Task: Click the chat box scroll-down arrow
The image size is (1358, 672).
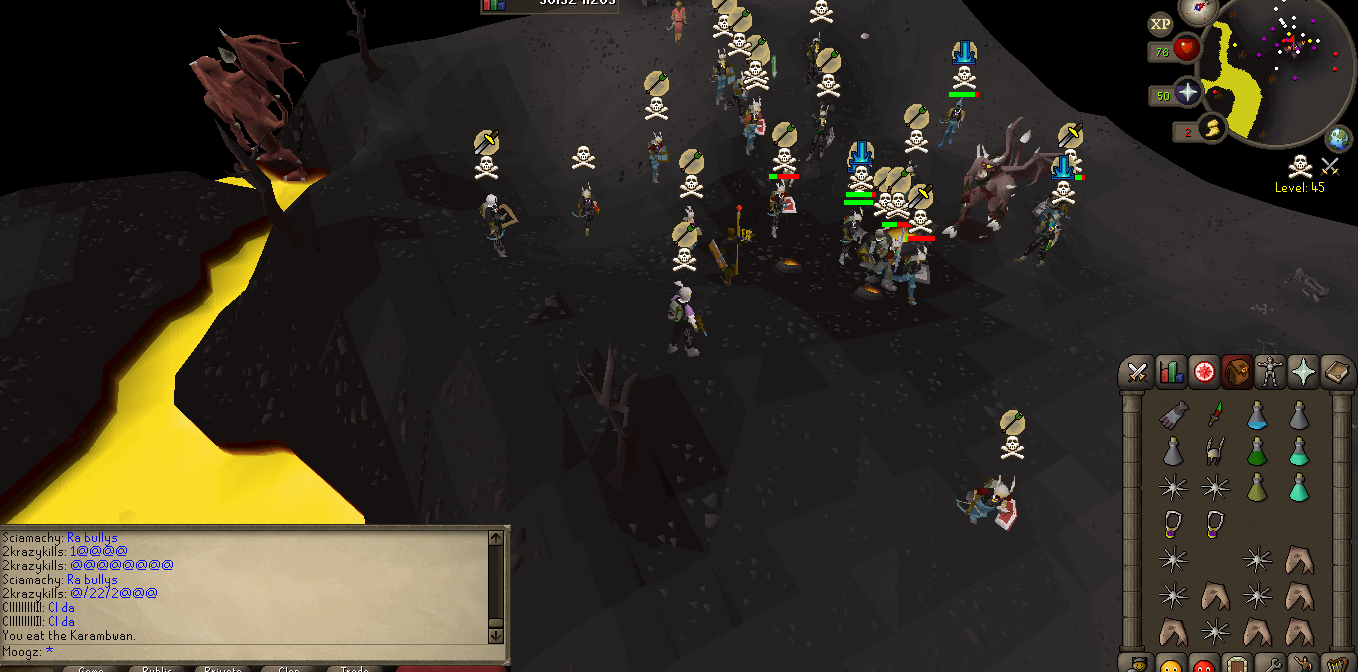Action: 496,635
